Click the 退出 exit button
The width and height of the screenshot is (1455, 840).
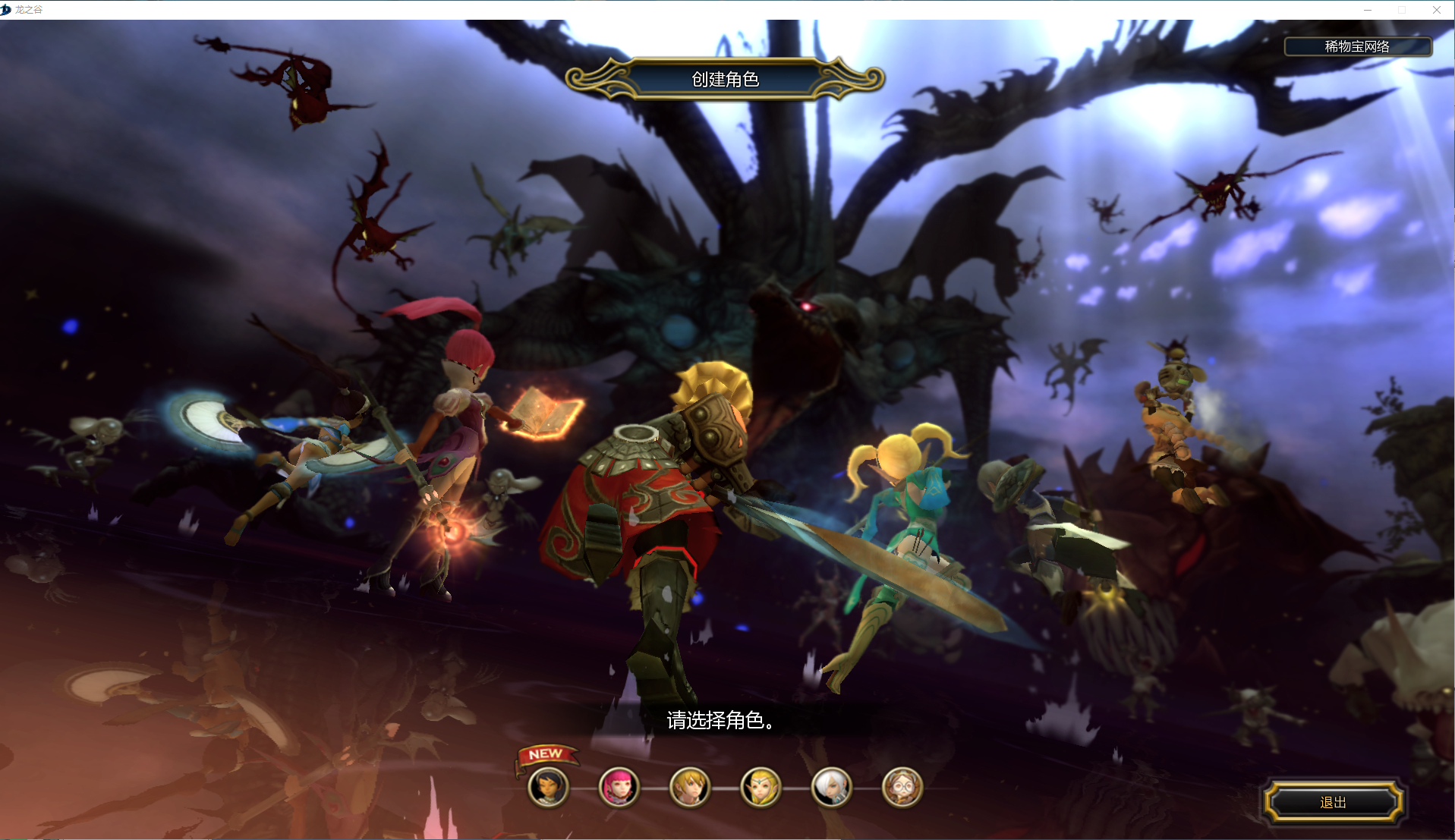click(x=1333, y=802)
